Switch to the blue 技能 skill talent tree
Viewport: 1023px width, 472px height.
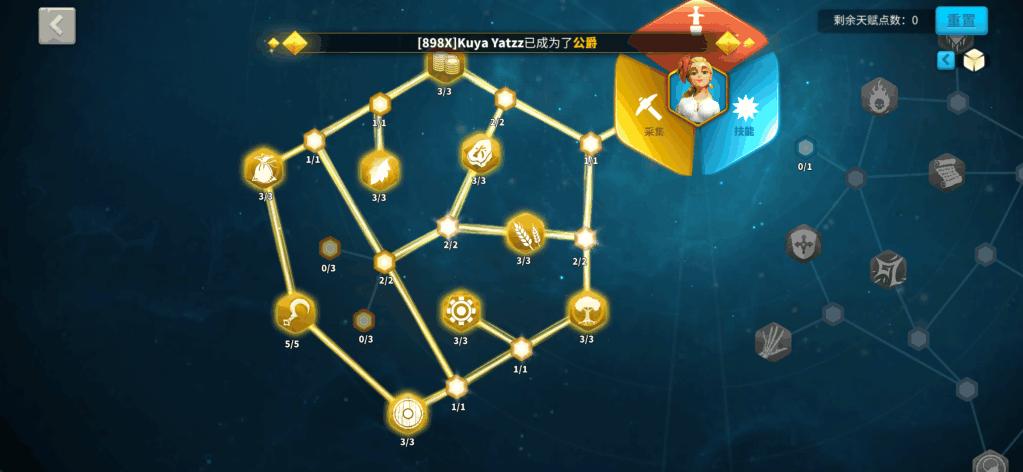(746, 112)
